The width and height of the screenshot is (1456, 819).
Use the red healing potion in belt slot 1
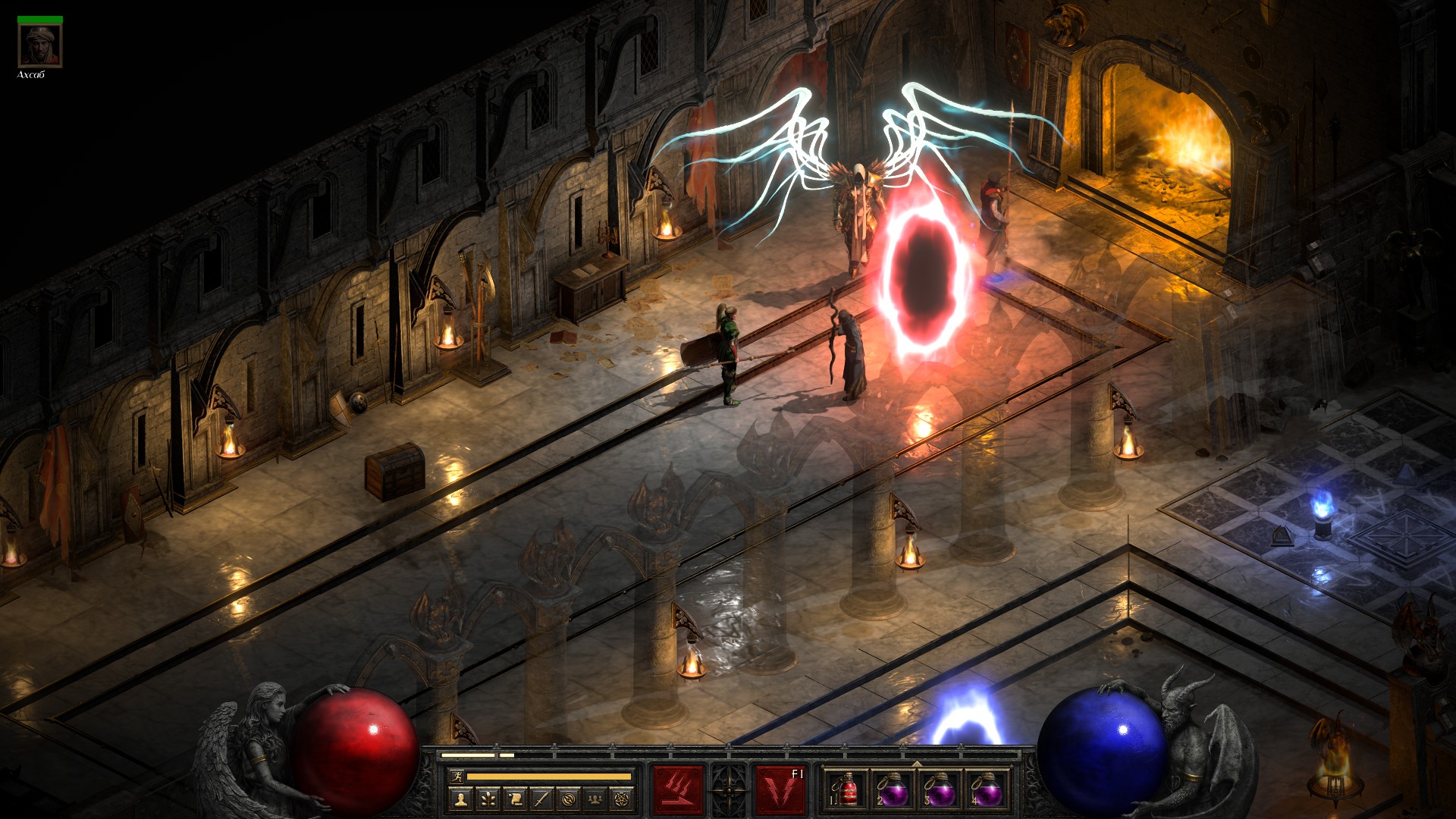(847, 791)
